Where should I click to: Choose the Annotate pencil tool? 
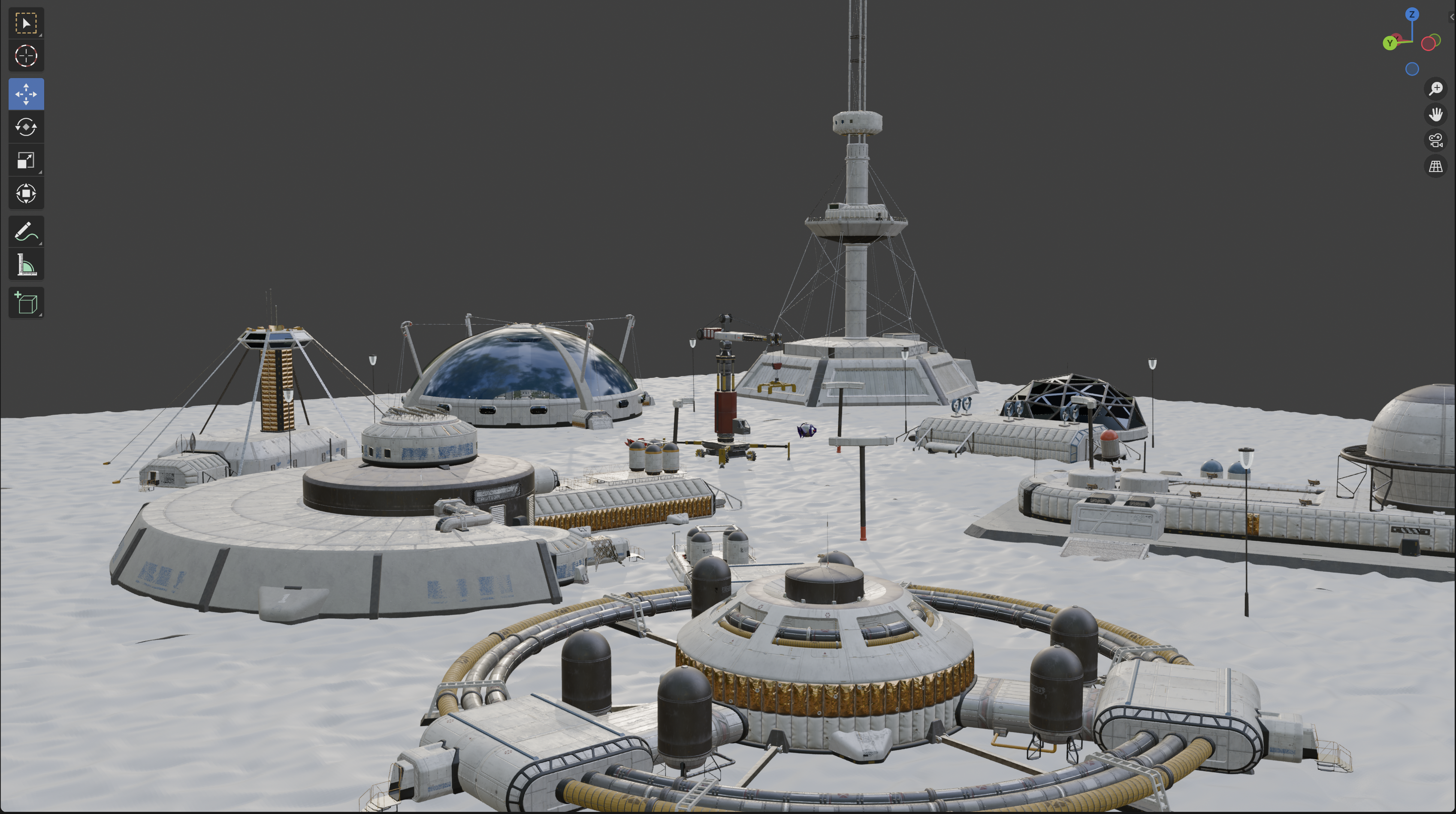coord(26,232)
